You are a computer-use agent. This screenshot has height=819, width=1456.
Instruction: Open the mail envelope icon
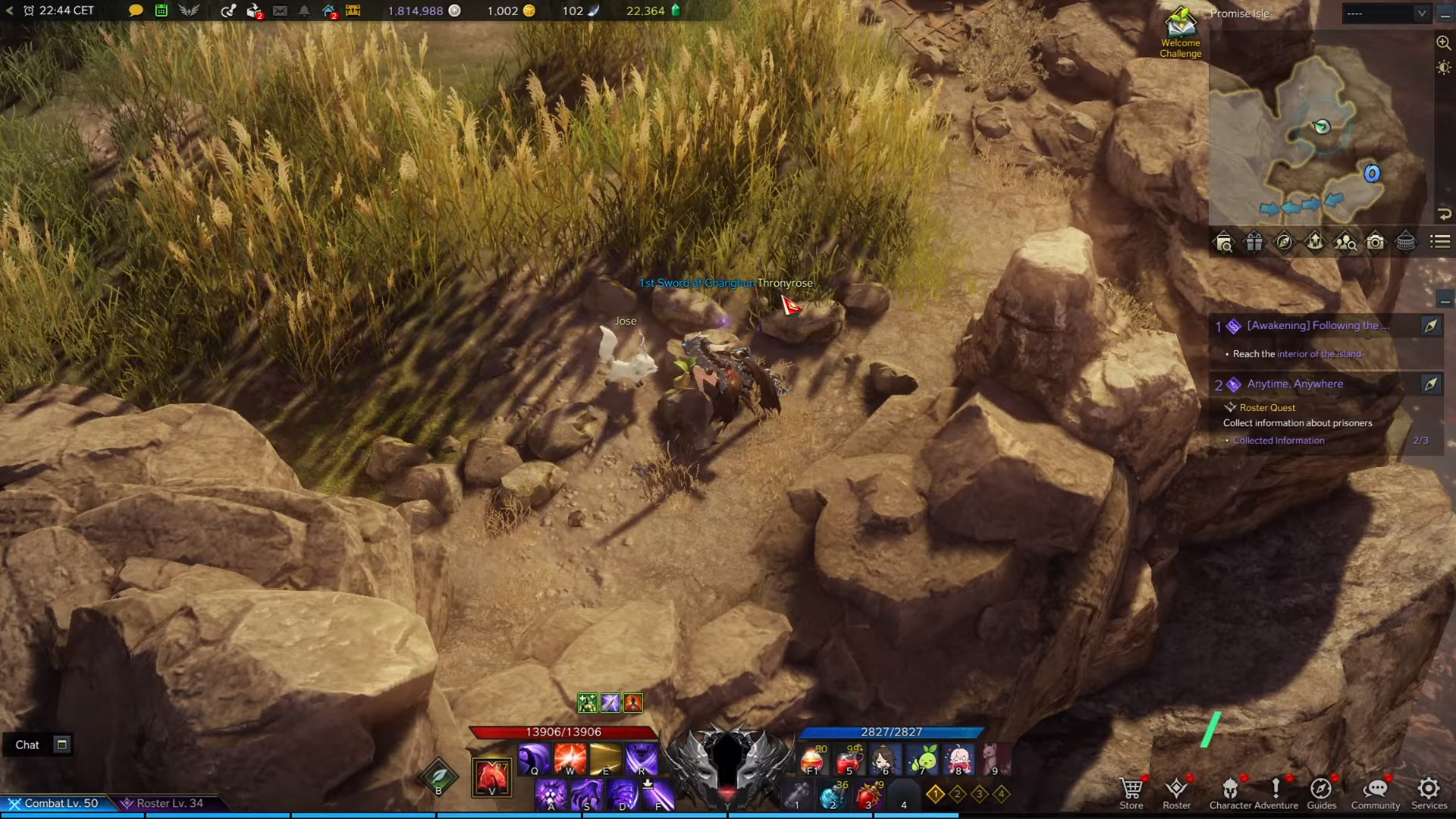(x=280, y=11)
